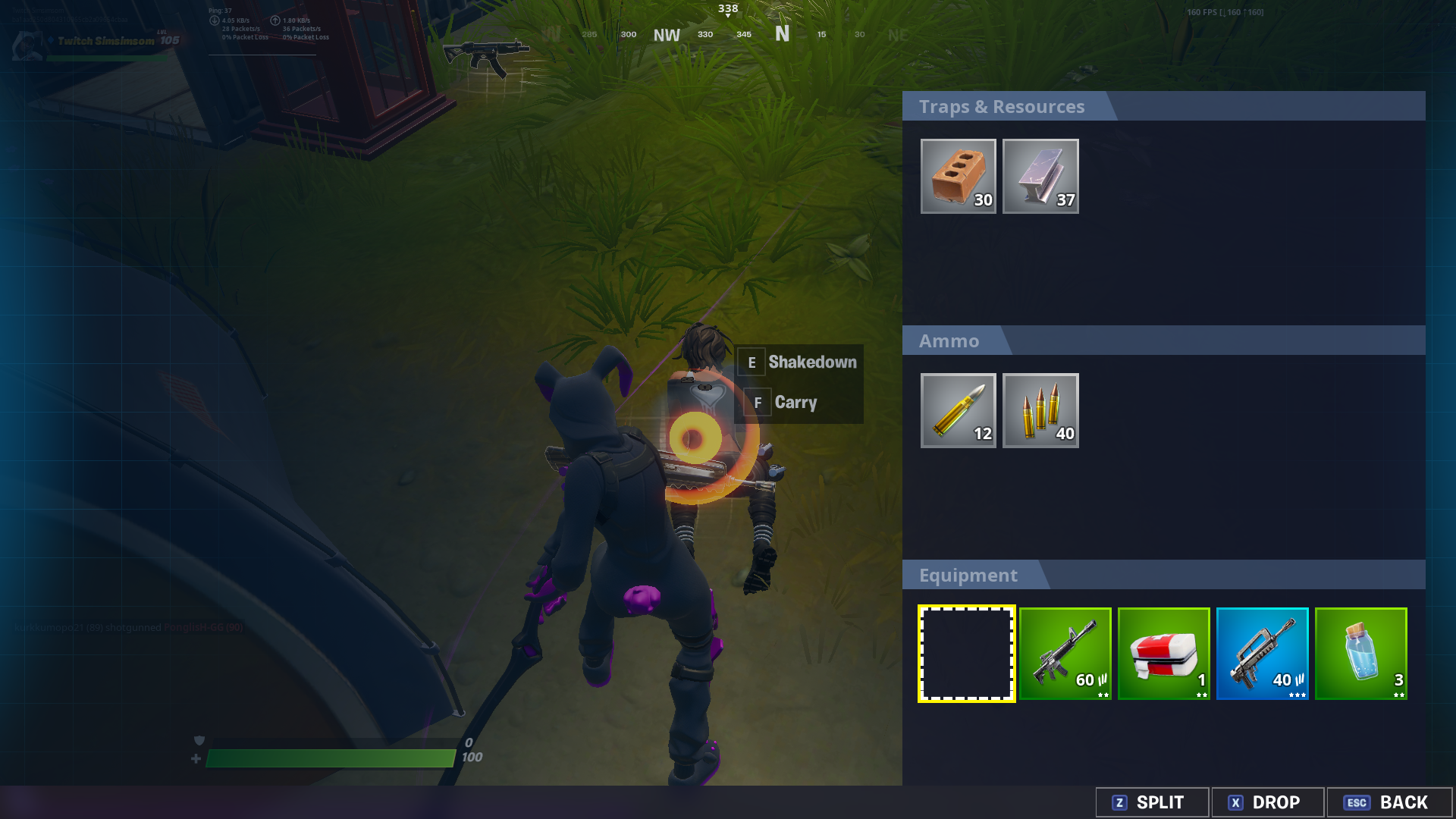
Task: Select the blue burst rifle slot
Action: tap(1262, 654)
